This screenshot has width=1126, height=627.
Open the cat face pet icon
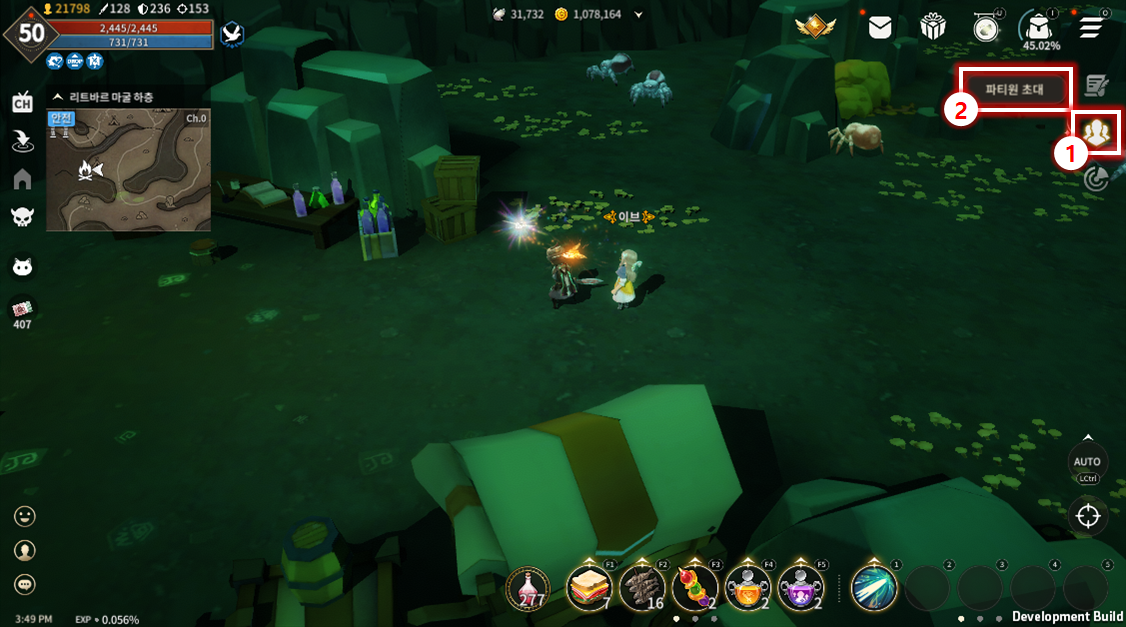(x=22, y=267)
